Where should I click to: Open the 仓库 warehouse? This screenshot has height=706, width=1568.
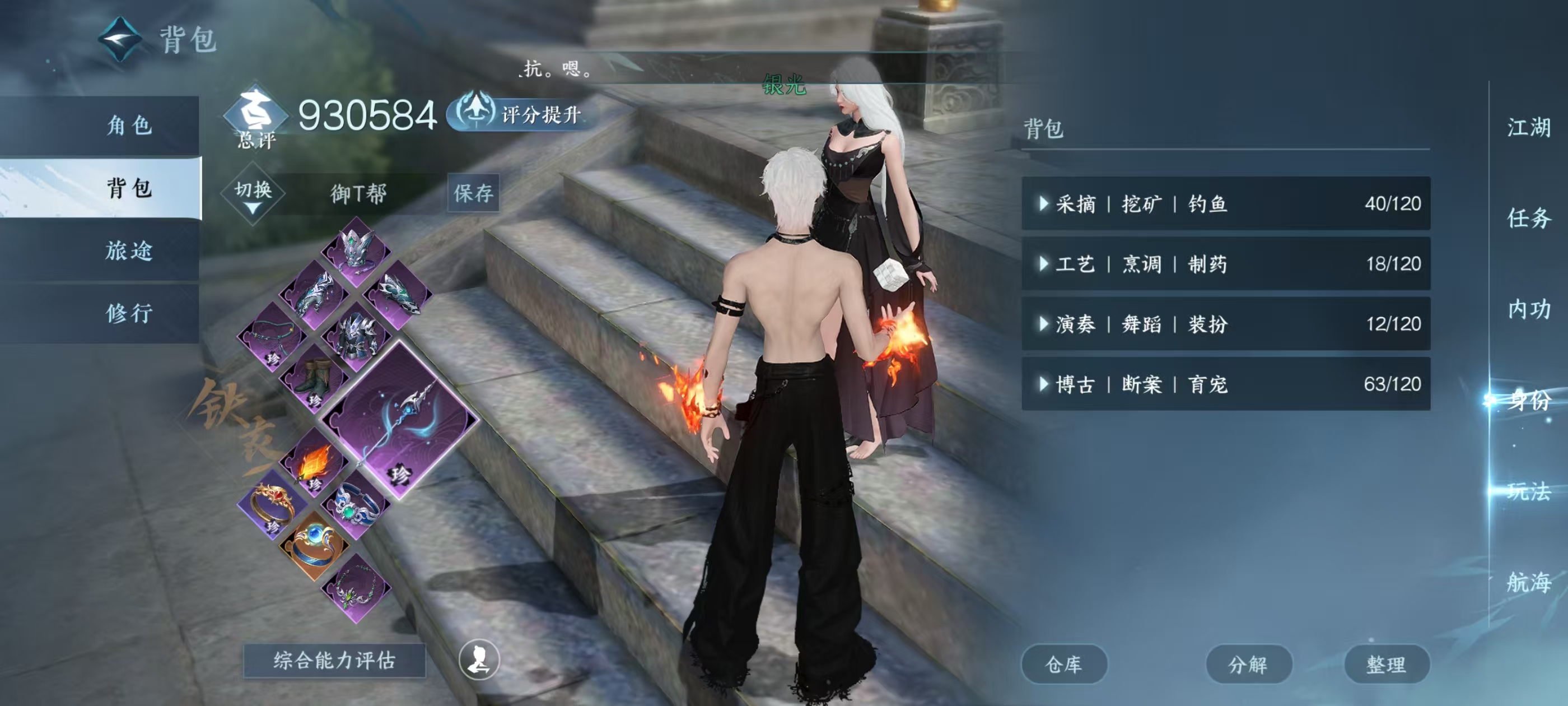1063,664
